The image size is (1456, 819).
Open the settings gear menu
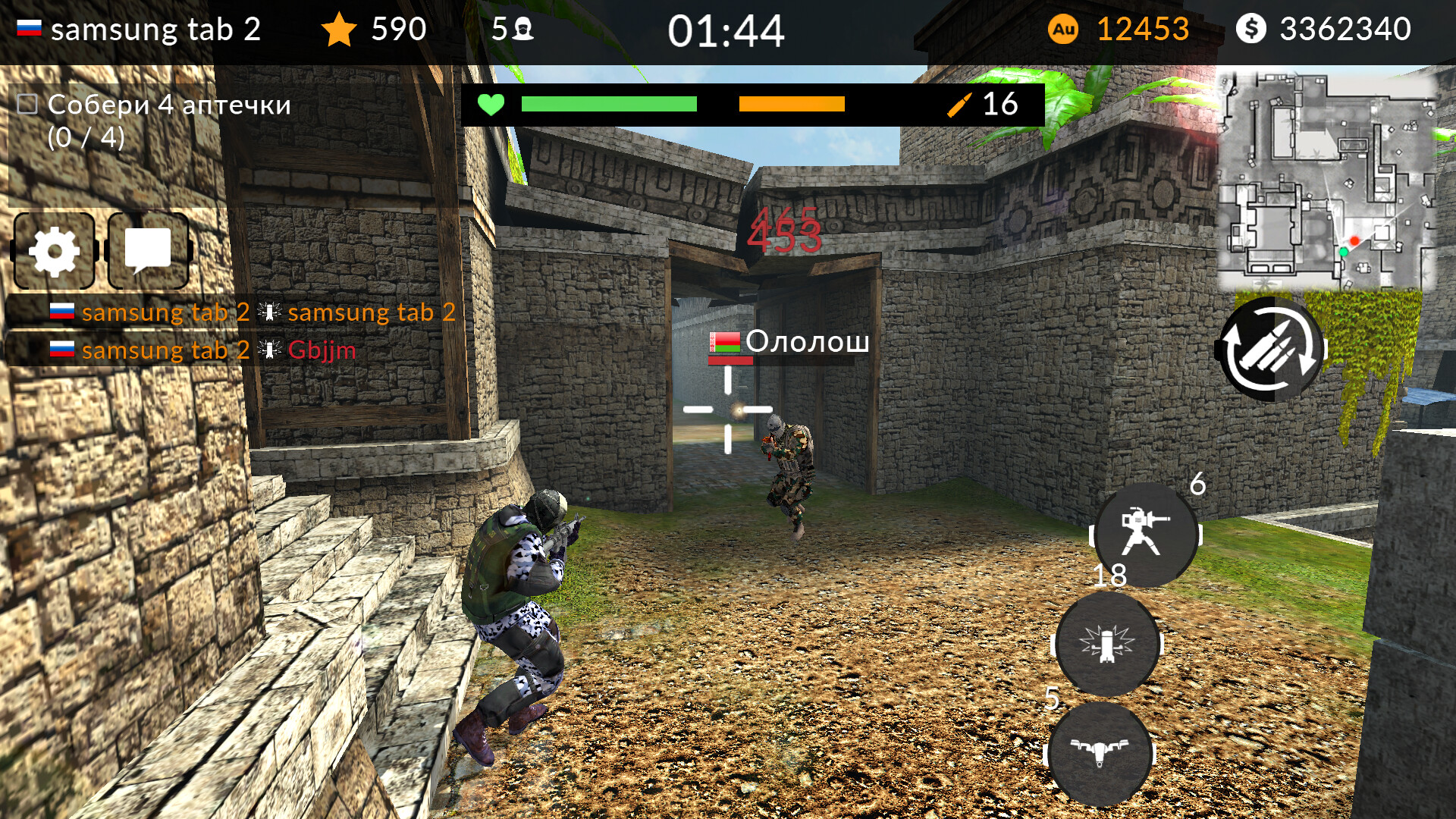53,250
